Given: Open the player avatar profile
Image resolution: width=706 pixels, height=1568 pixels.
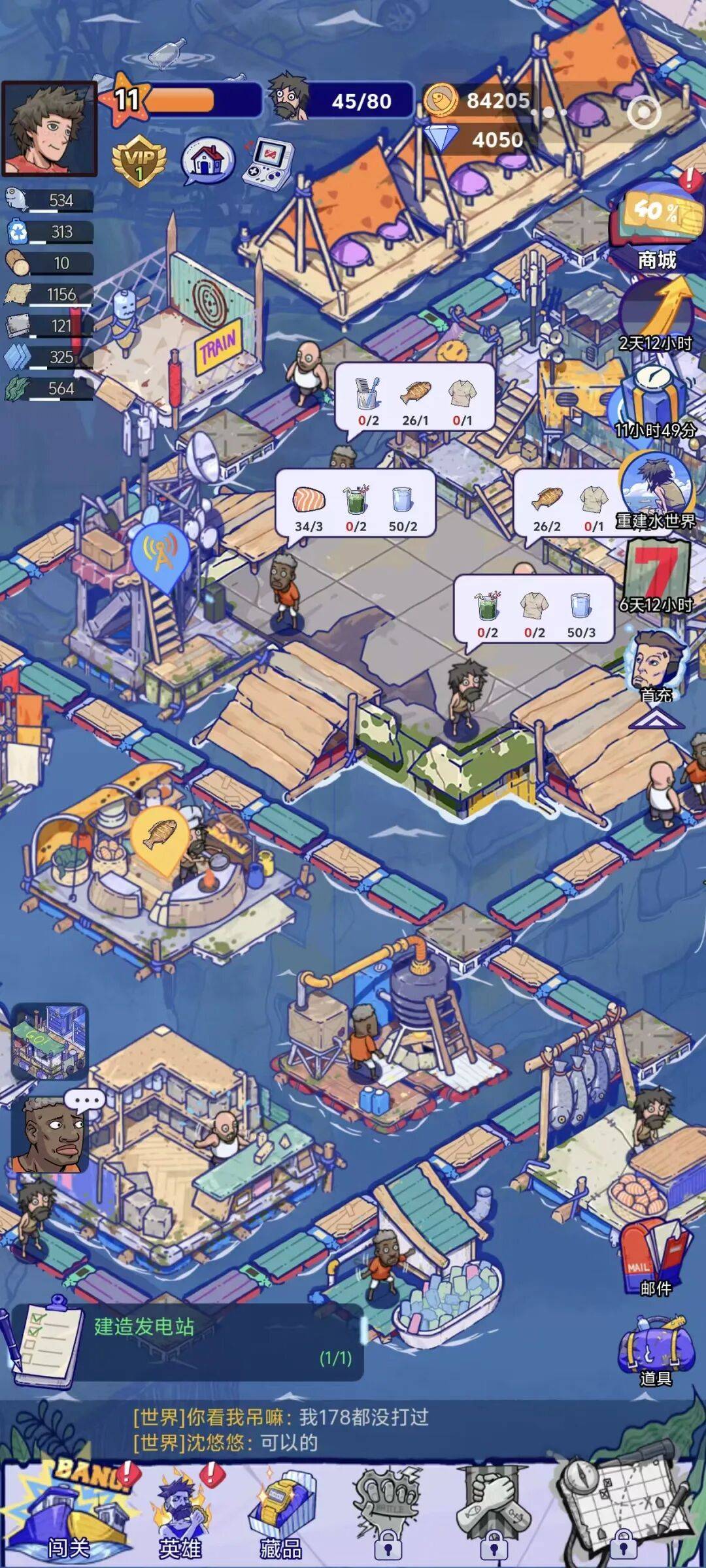Looking at the screenshot, I should coord(49,129).
